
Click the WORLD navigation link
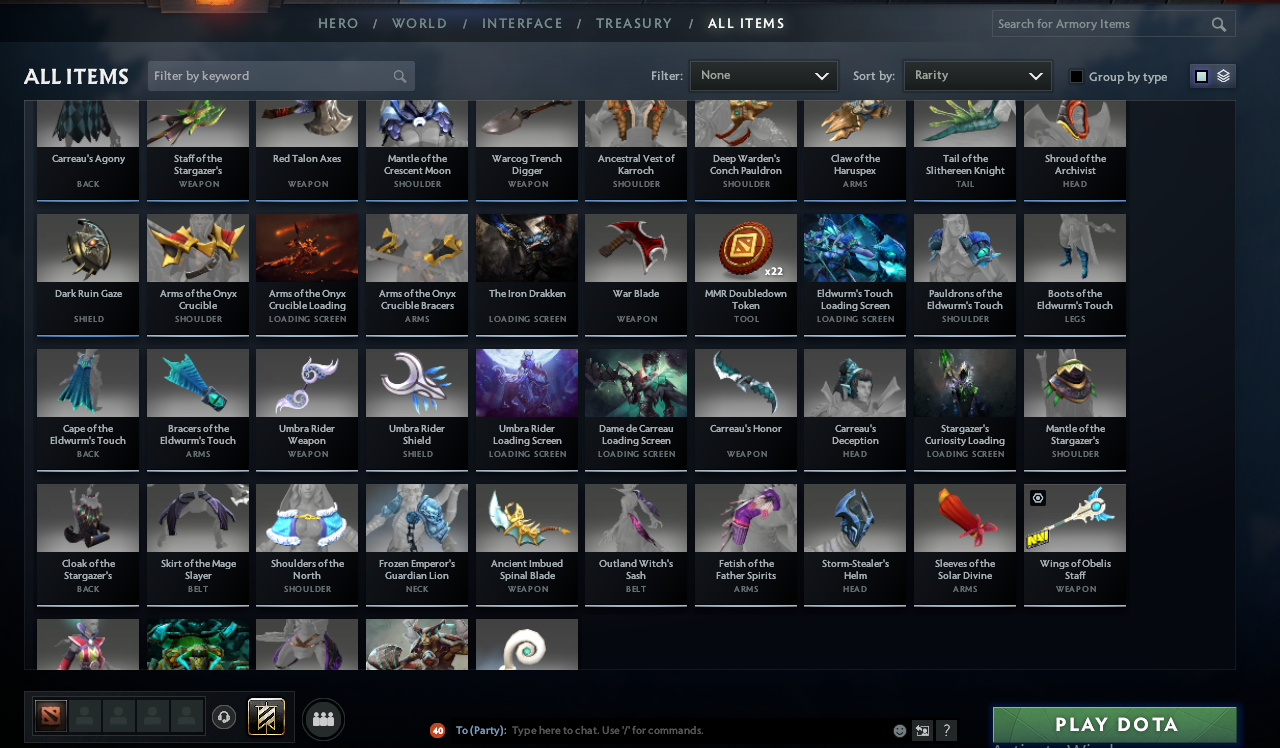[x=419, y=23]
